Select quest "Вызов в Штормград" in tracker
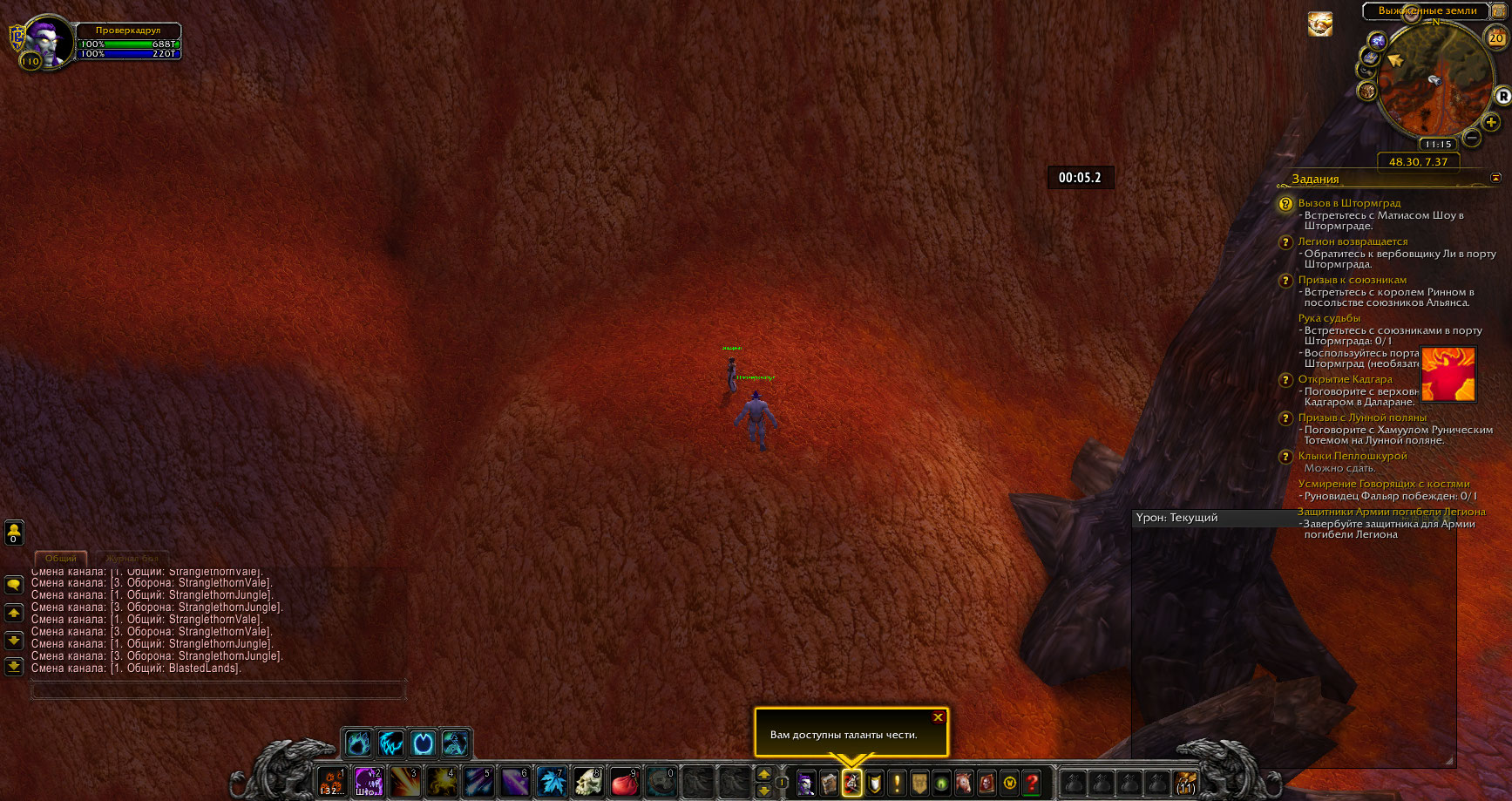This screenshot has height=801, width=1512. (1349, 203)
